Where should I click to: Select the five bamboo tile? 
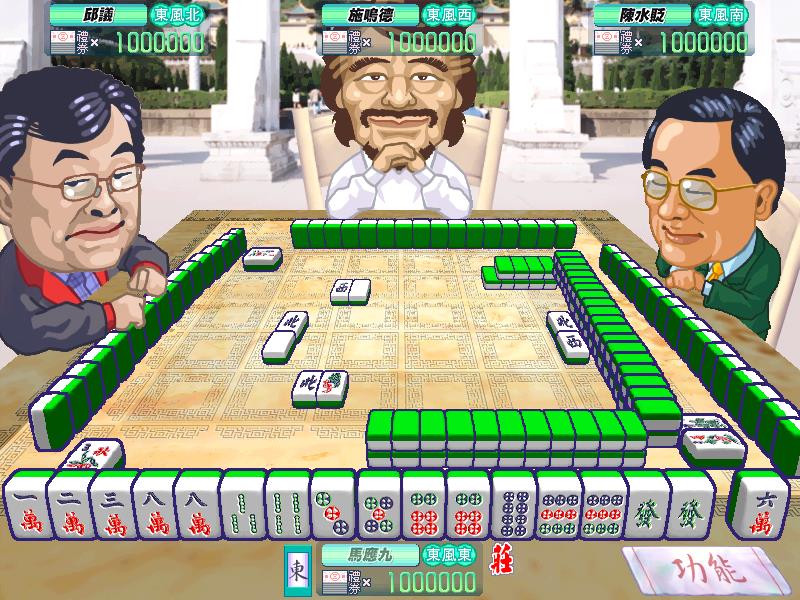click(x=240, y=506)
